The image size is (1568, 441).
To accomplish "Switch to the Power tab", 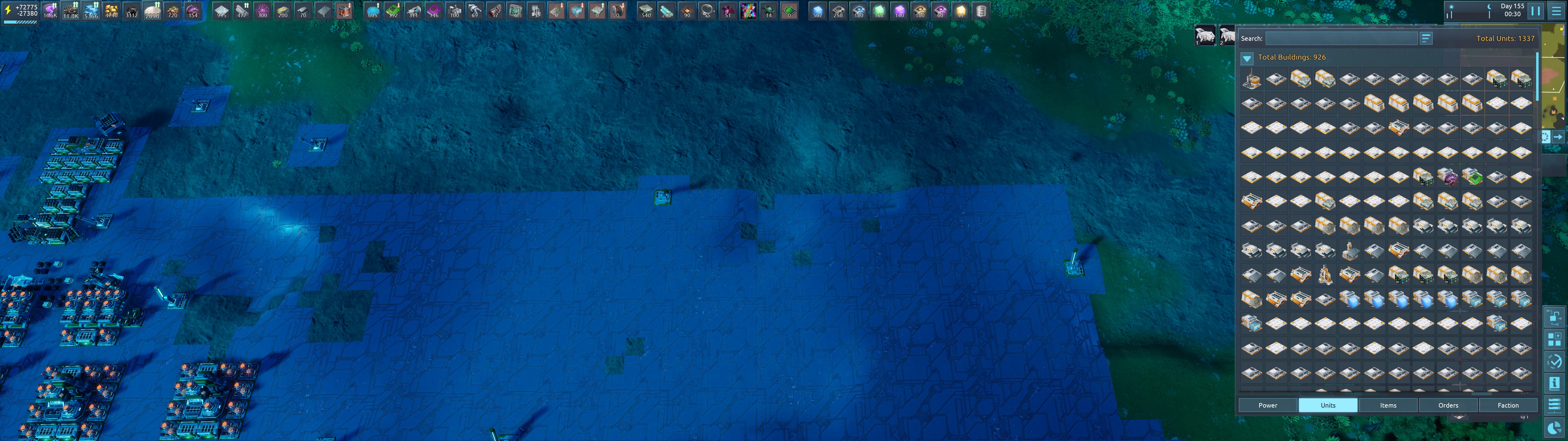I will tap(1267, 405).
